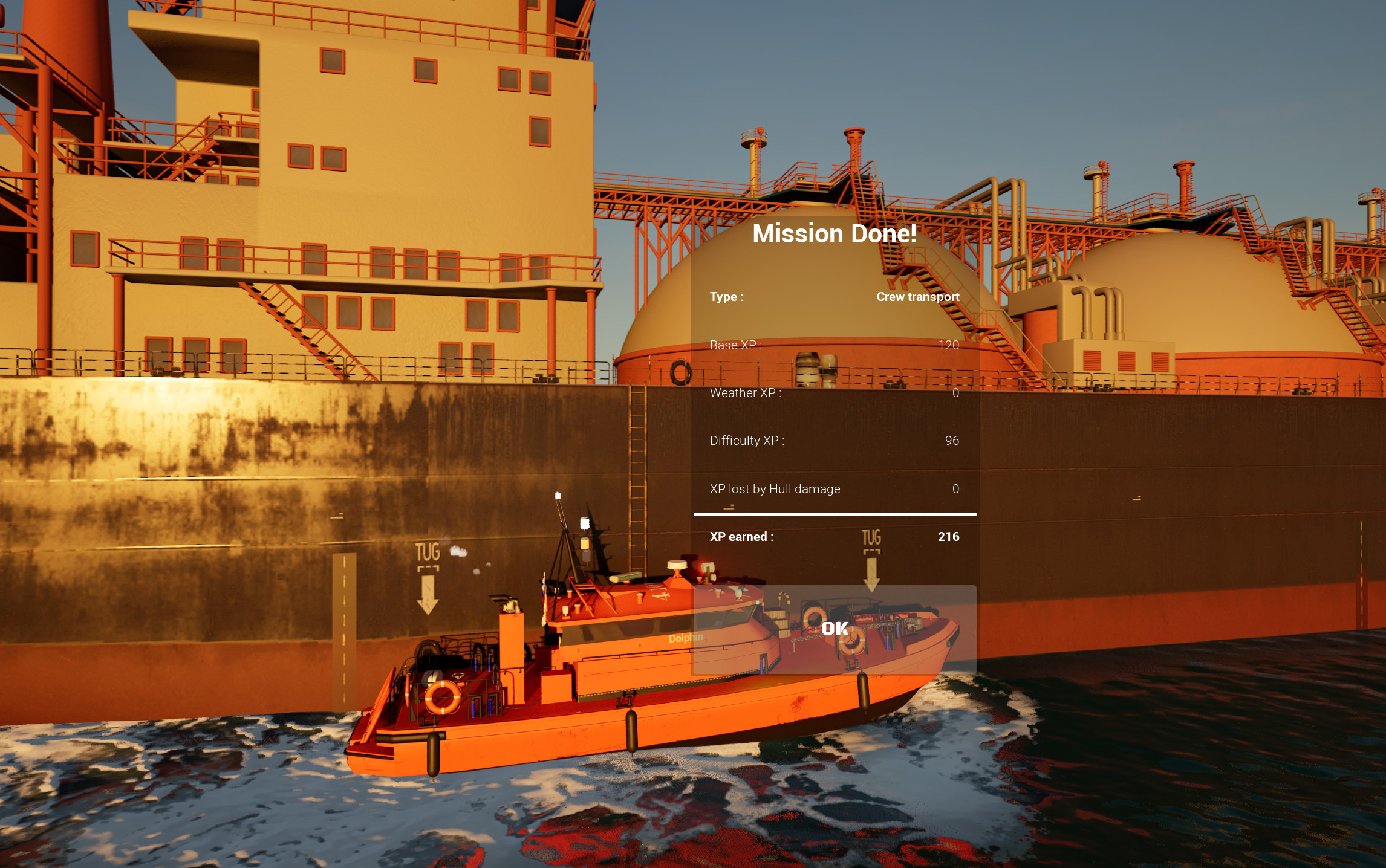Select the Difficulty XP value 96

click(x=951, y=441)
